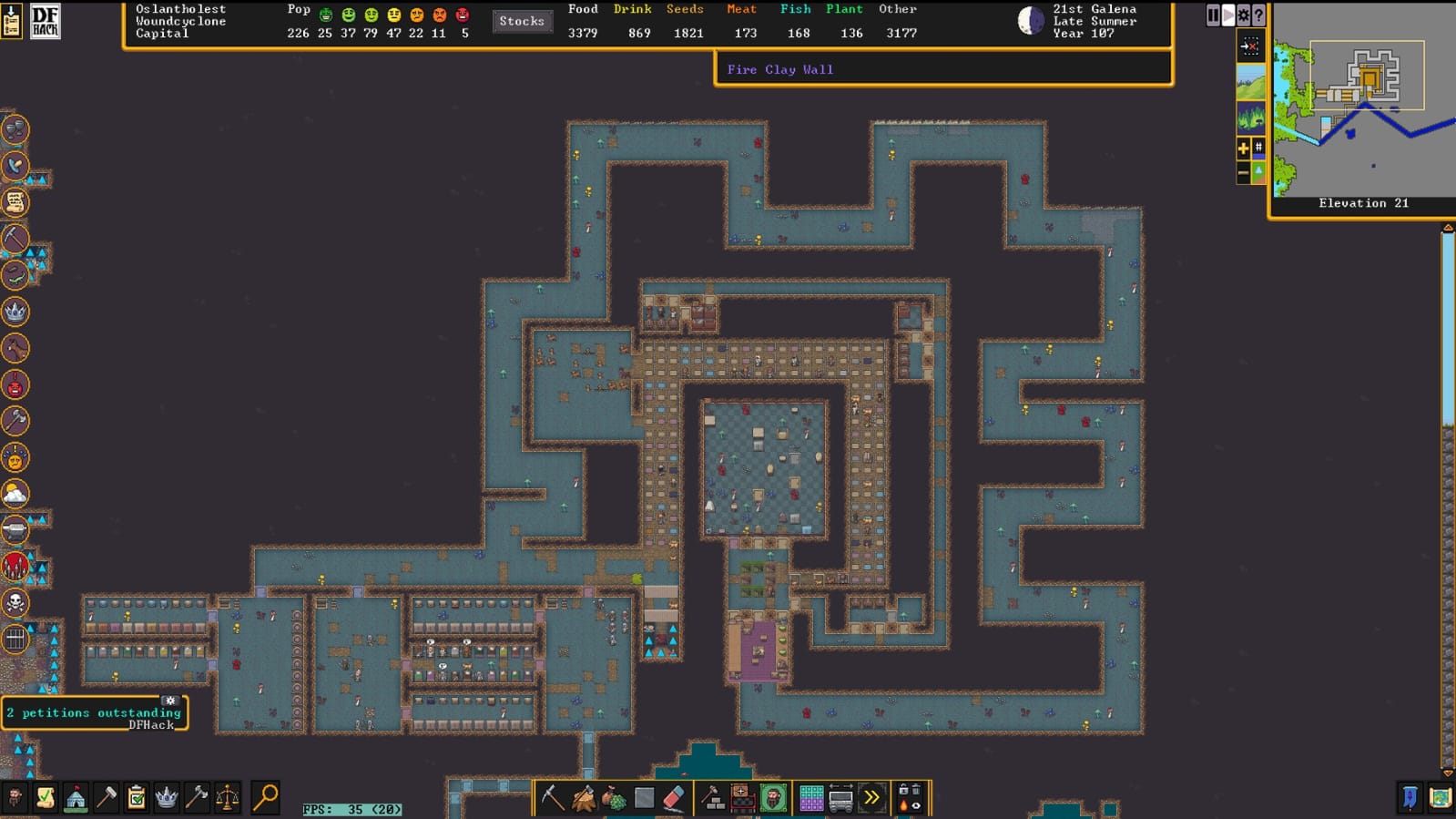Zoom in with the yellow plus button

(1243, 148)
